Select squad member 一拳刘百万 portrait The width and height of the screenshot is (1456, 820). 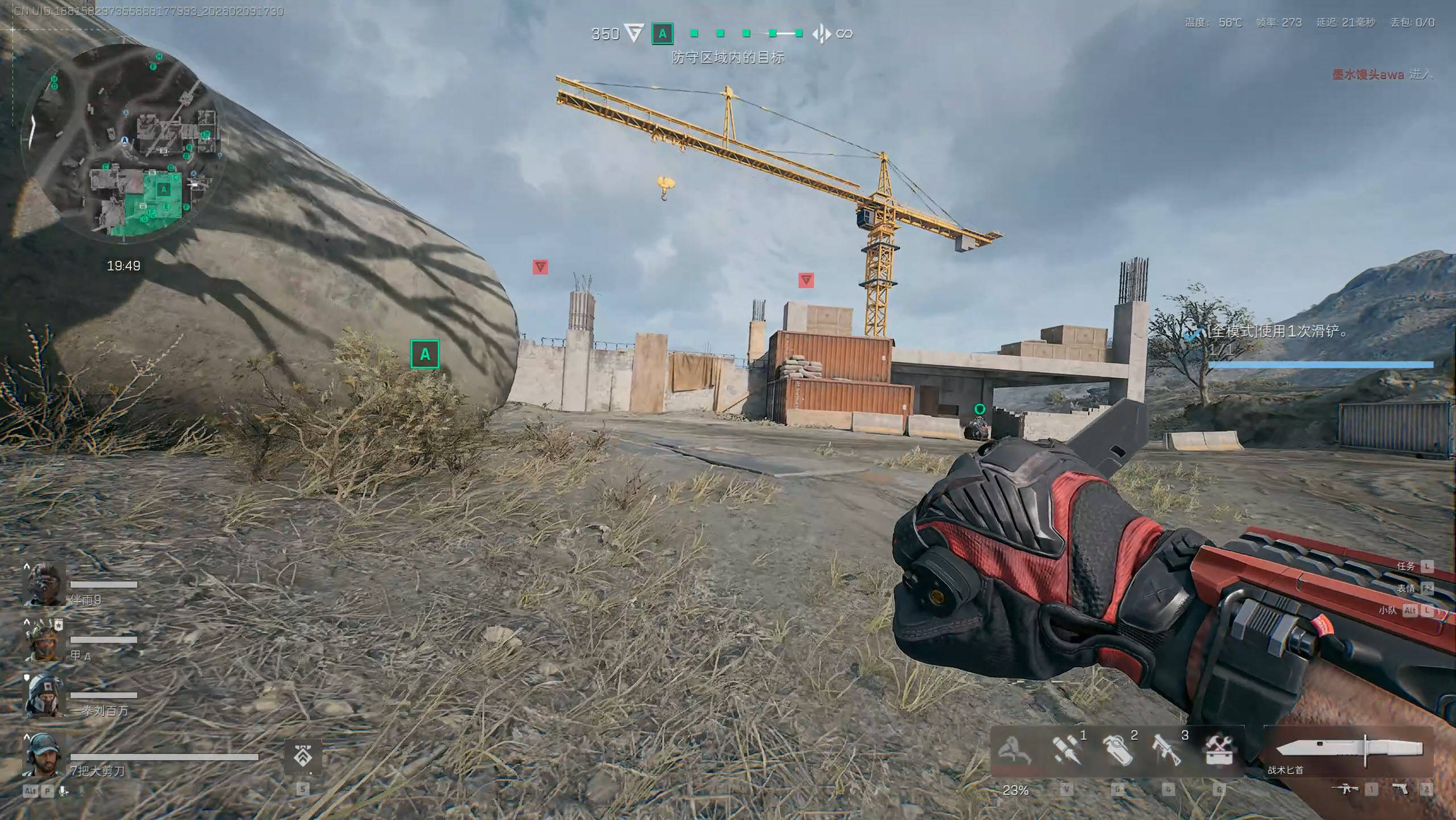[x=44, y=696]
